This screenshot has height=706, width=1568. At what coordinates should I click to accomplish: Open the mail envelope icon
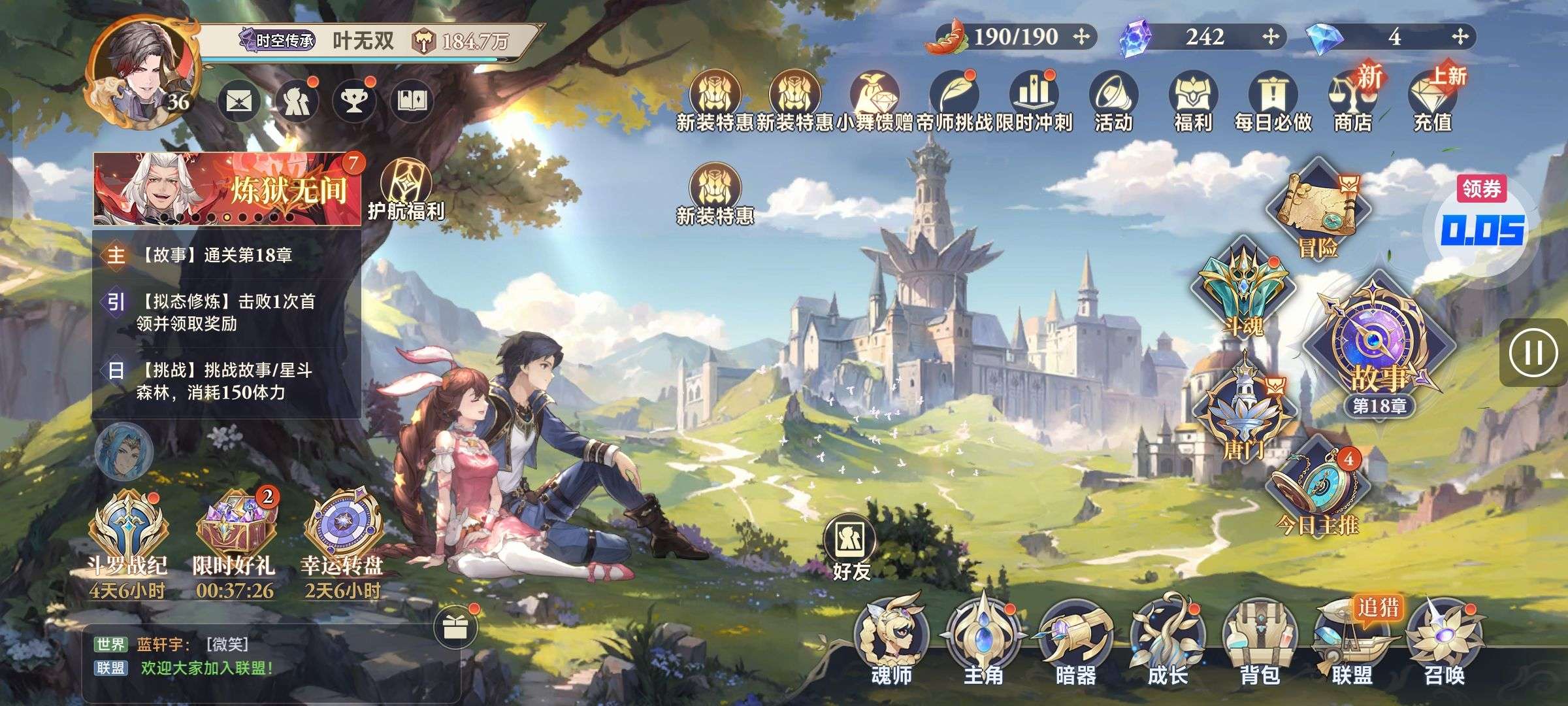point(238,101)
